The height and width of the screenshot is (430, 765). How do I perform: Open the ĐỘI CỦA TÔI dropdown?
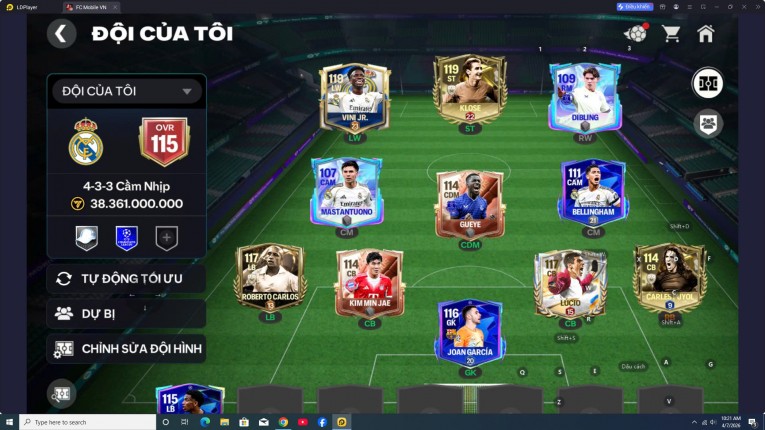(x=126, y=91)
